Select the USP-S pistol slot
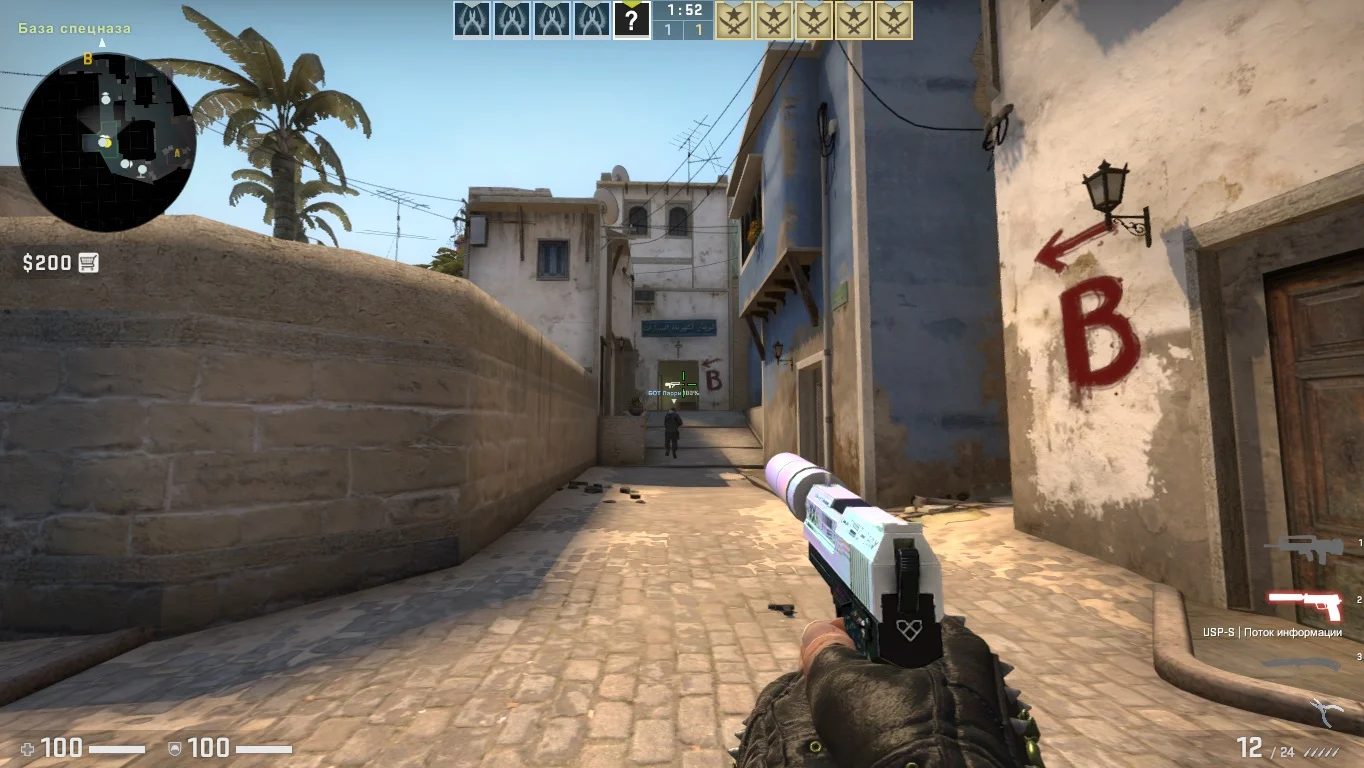The image size is (1364, 768). pos(1304,603)
